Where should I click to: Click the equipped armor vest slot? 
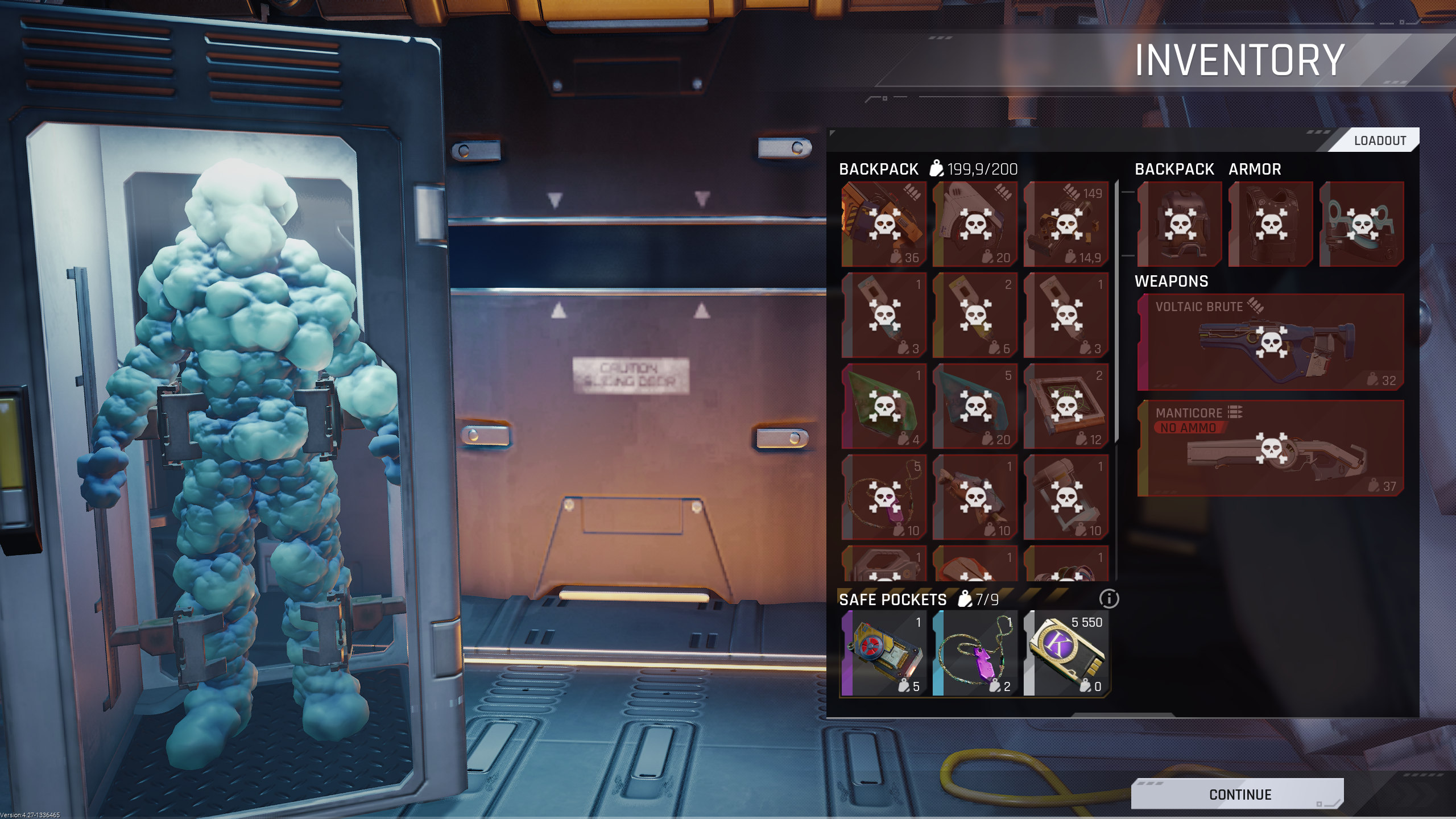[x=1271, y=224]
